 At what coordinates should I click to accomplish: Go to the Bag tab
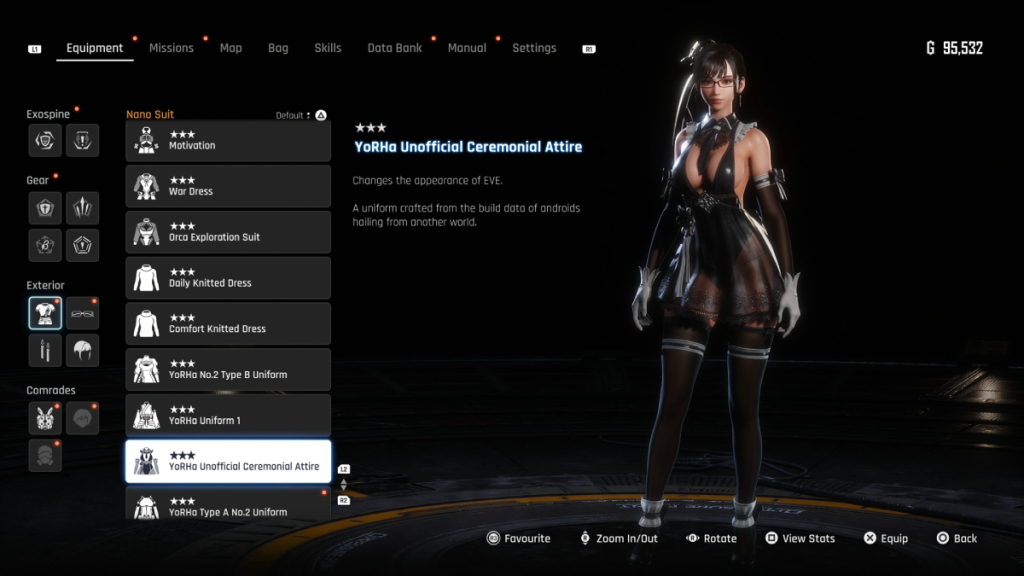278,48
